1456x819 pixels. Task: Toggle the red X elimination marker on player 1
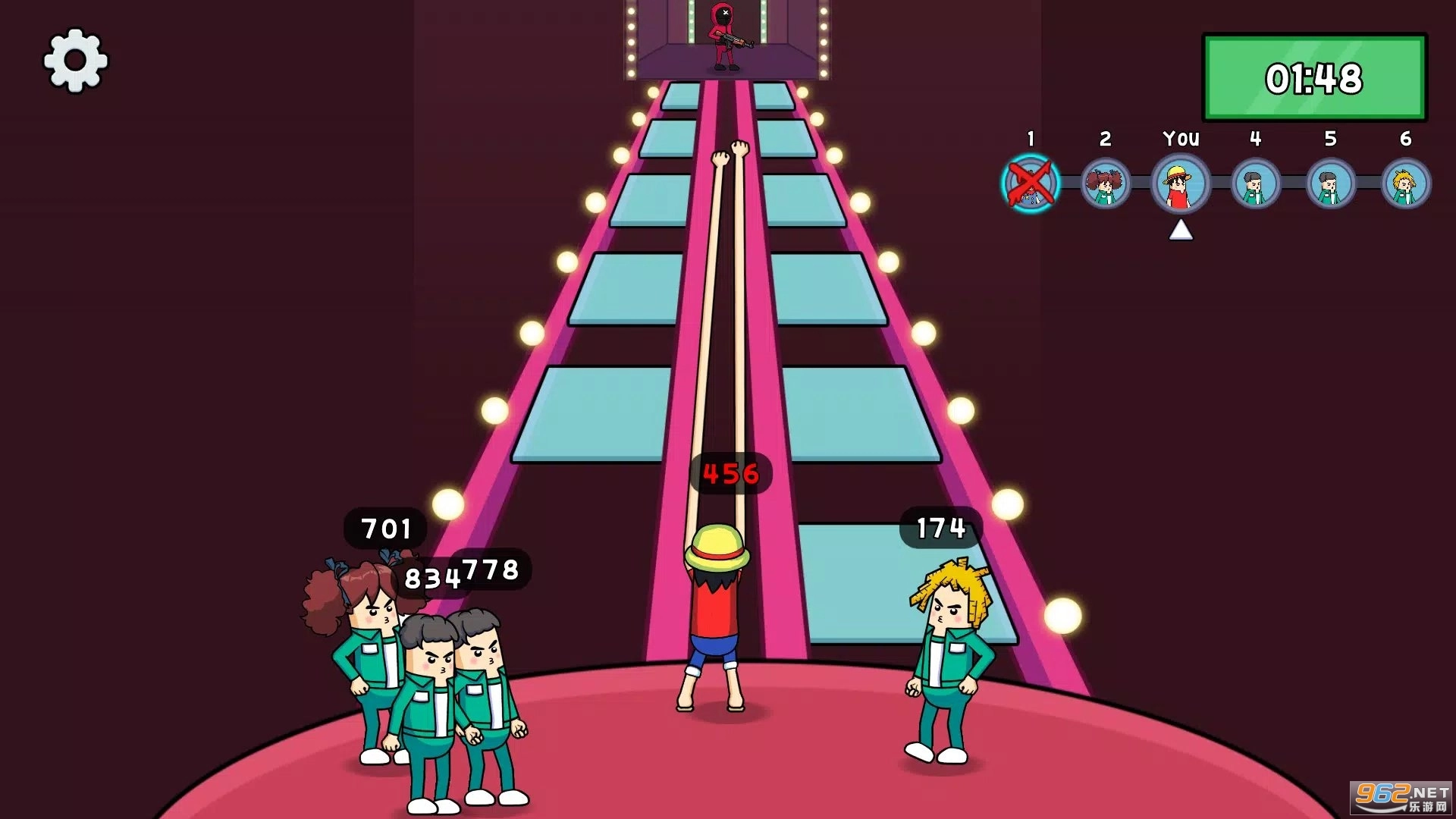coord(1031,184)
